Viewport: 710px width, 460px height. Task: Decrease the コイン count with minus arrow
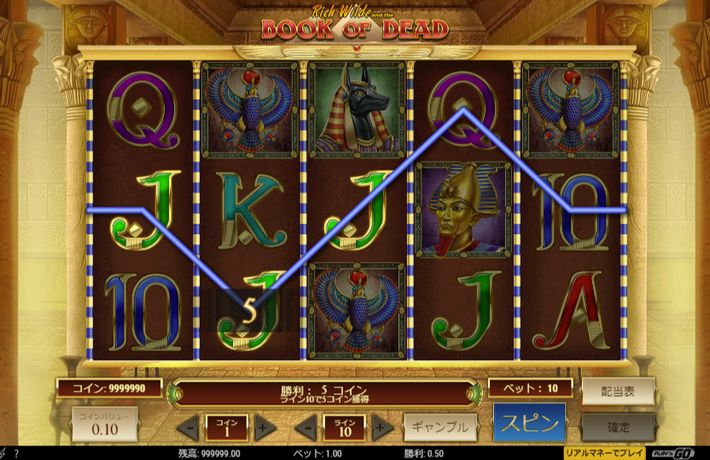[x=189, y=428]
